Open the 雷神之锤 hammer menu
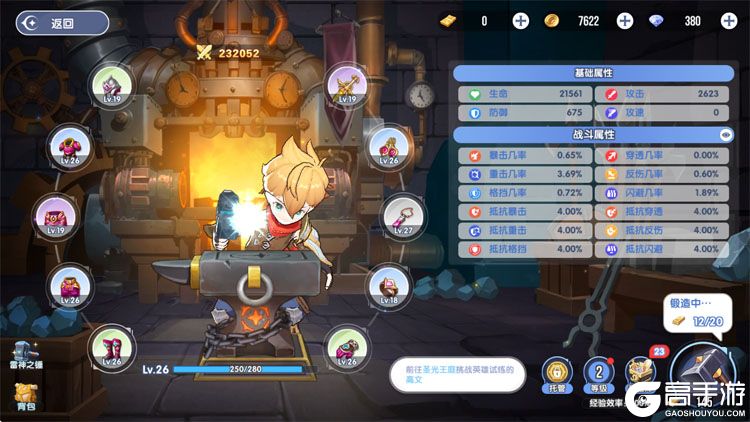The width and height of the screenshot is (750, 422). coord(22,357)
